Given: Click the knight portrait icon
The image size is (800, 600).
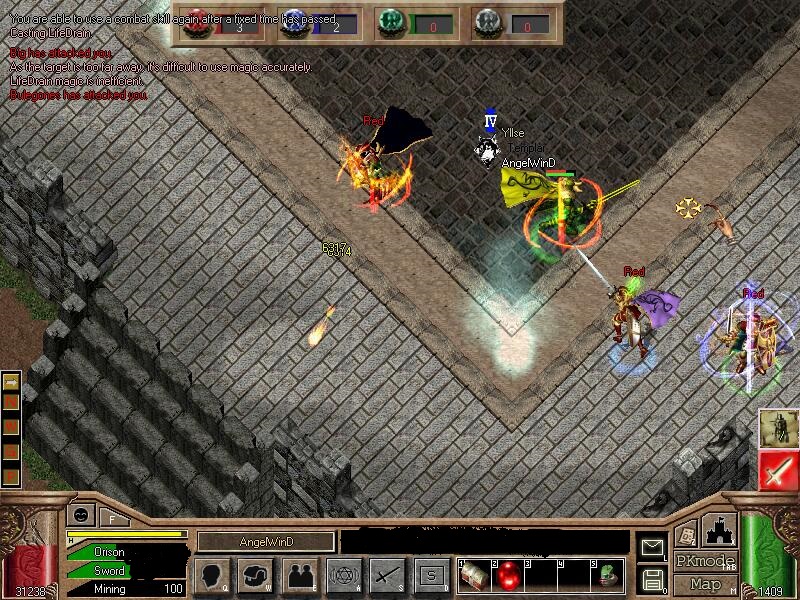Looking at the screenshot, I should (x=778, y=428).
